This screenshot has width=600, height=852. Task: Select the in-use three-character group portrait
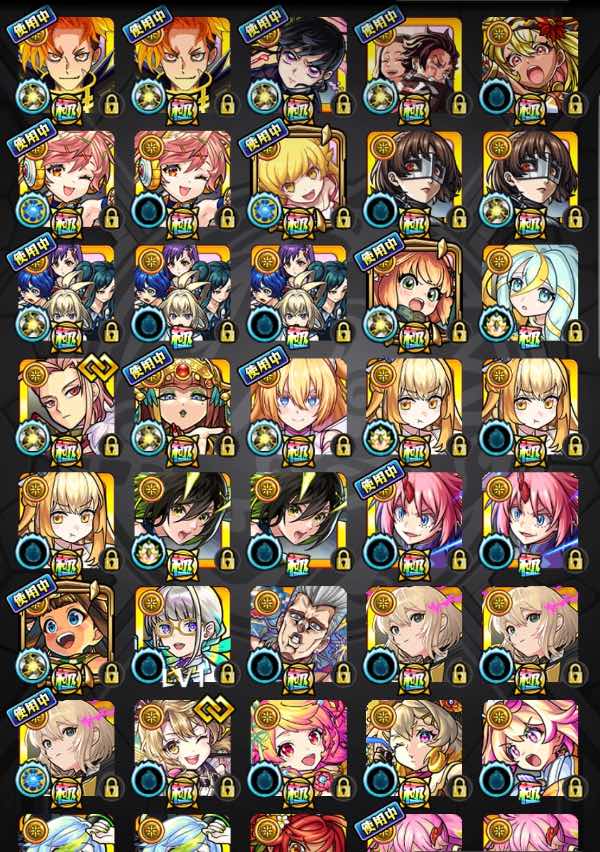coord(66,292)
